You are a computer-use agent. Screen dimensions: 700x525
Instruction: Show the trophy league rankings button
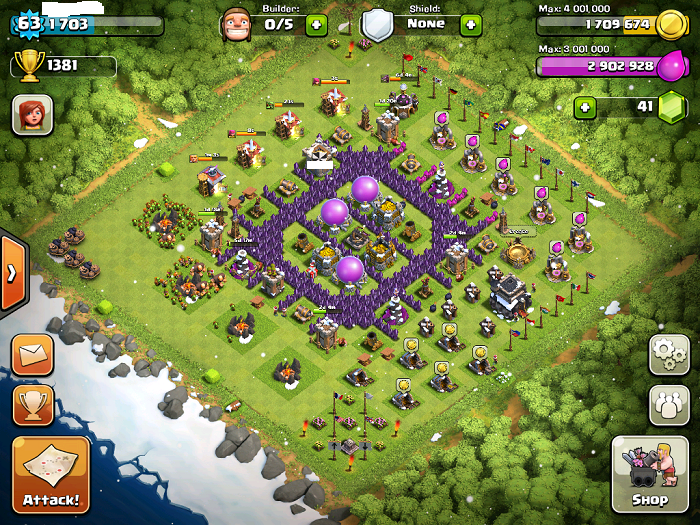coord(32,405)
